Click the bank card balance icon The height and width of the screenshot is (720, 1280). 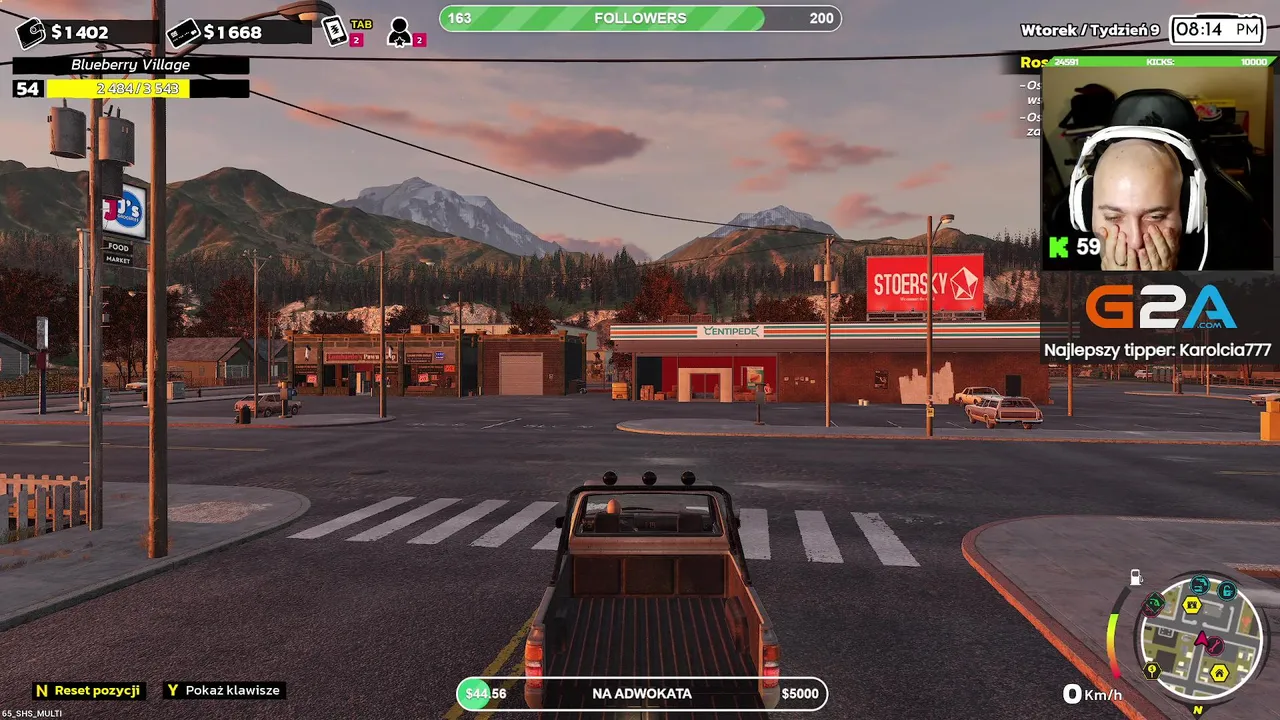[x=183, y=33]
